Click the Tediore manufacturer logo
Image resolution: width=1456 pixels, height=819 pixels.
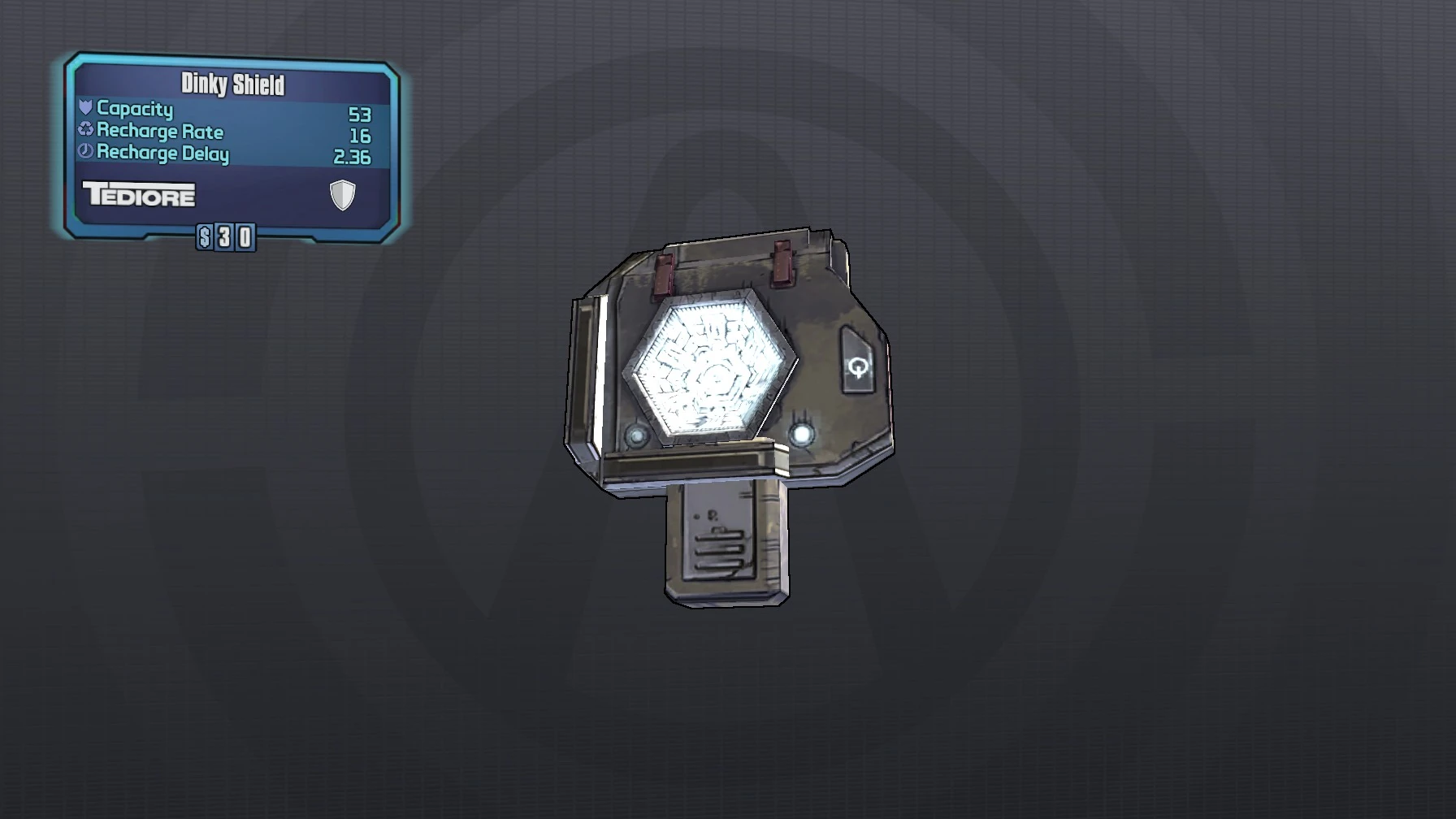138,195
